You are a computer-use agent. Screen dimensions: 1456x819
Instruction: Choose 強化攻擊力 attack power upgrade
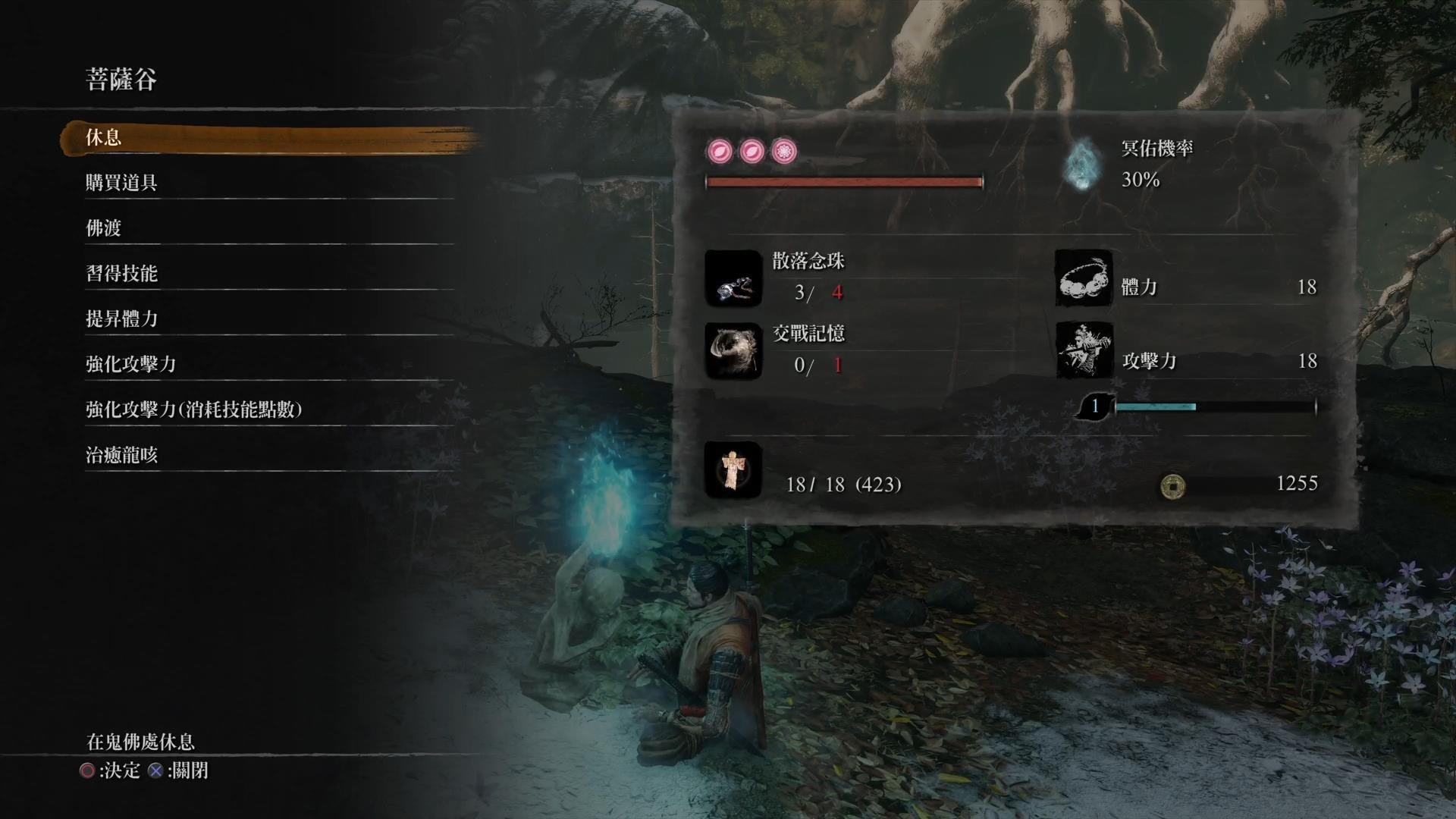130,365
